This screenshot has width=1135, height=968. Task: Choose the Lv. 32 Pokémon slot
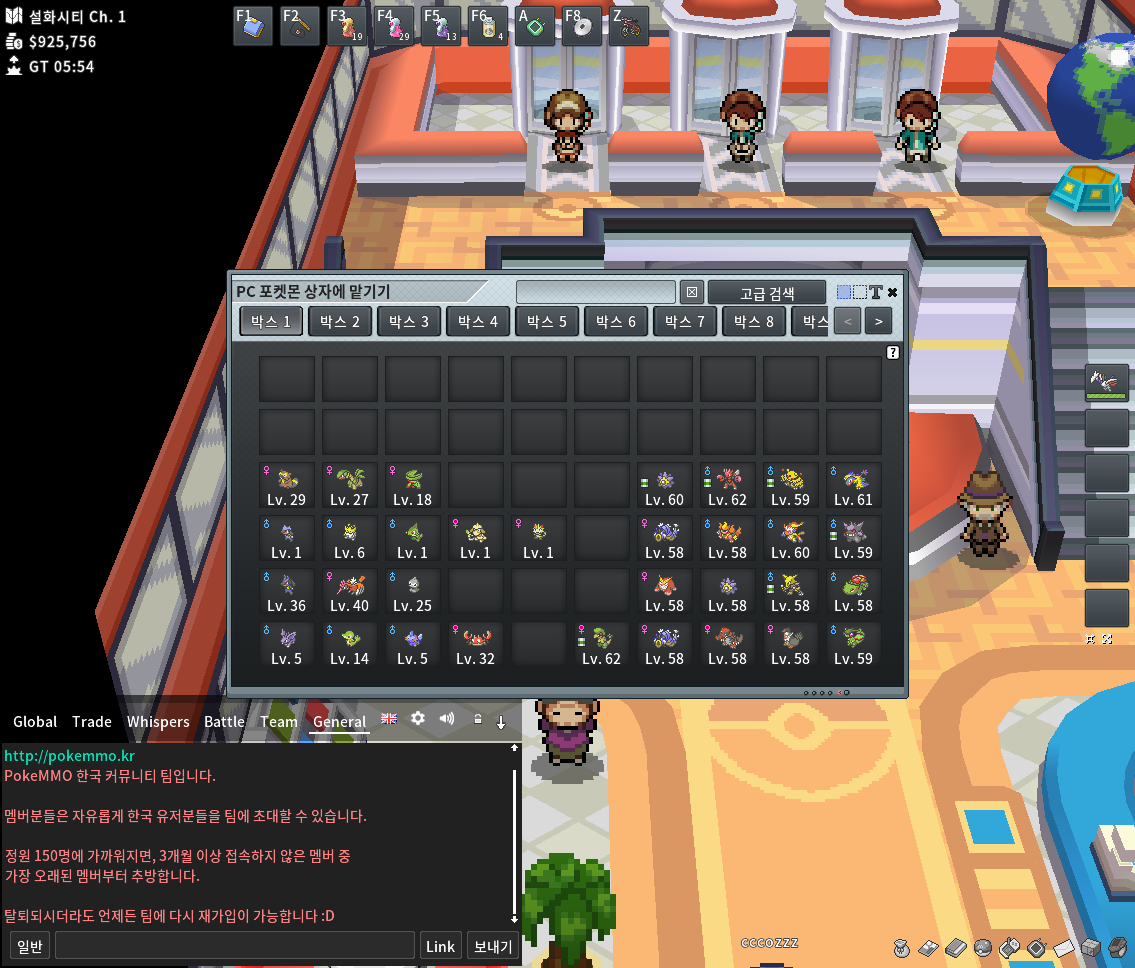click(x=475, y=645)
